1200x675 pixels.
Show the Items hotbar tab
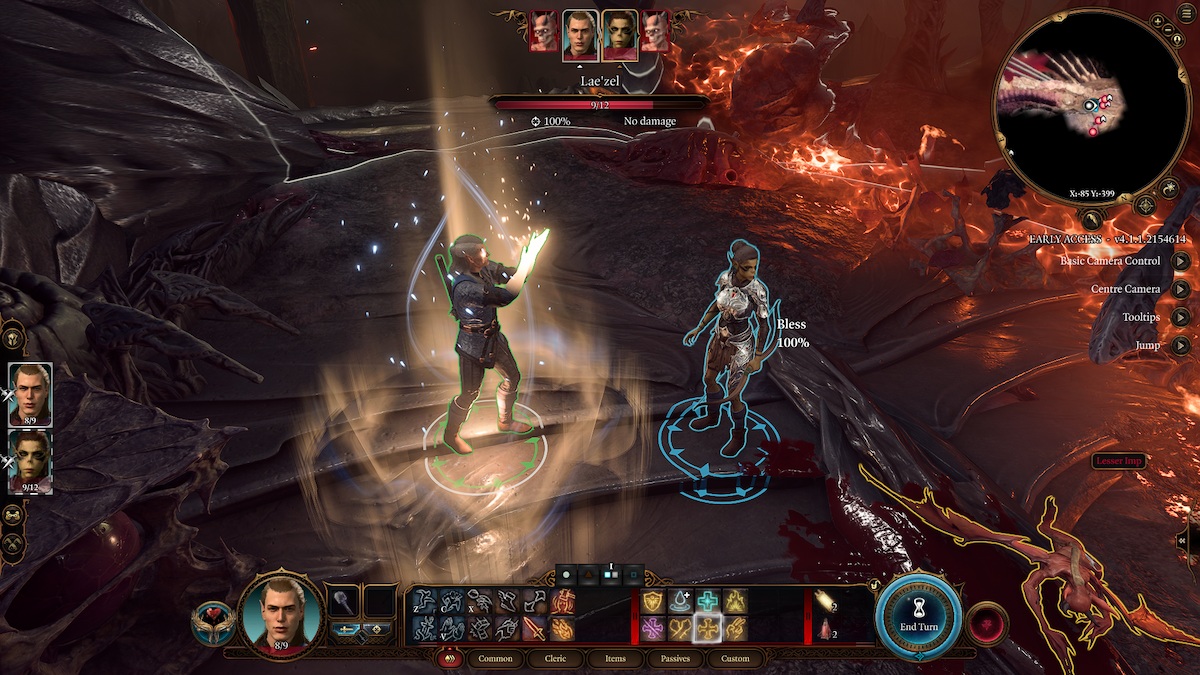coord(616,659)
